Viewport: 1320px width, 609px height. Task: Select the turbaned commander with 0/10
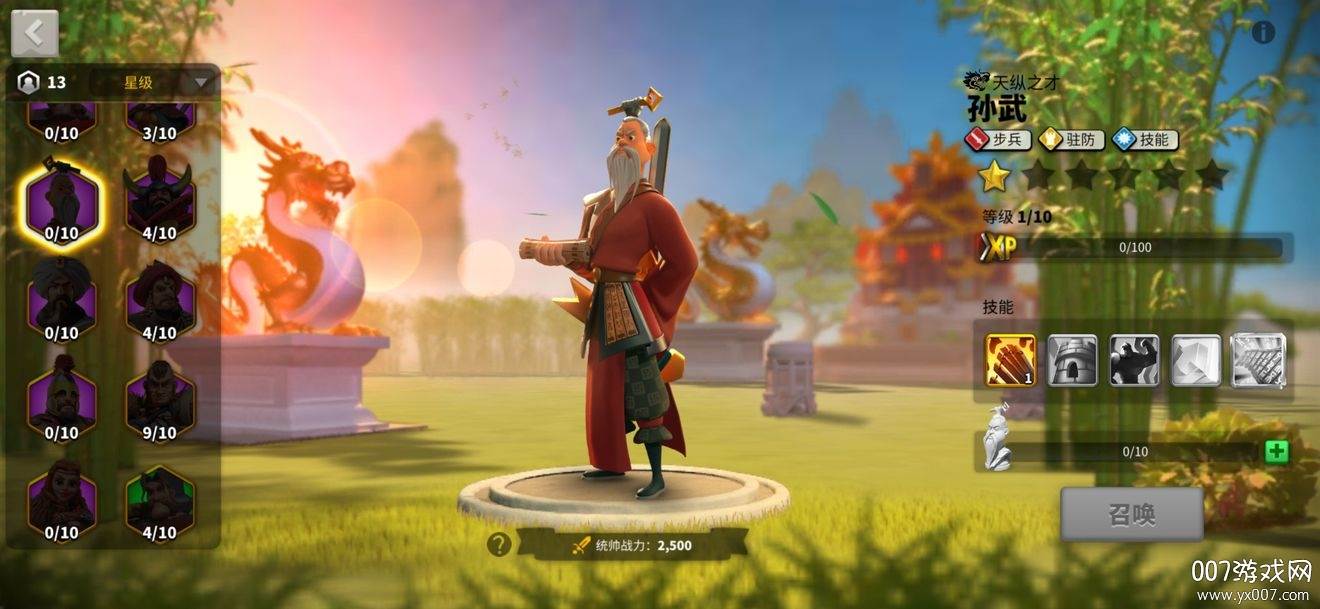[x=62, y=299]
